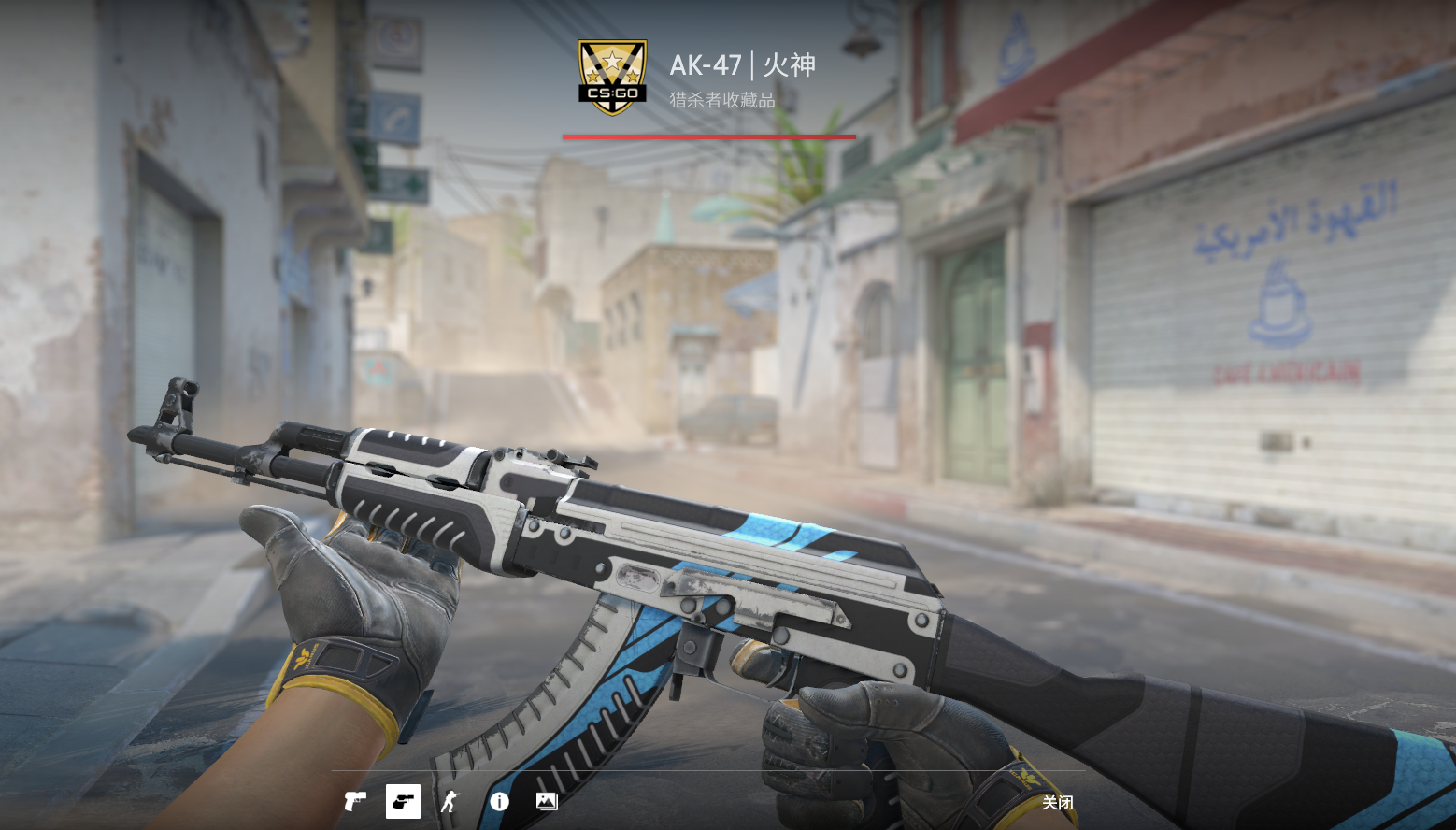Switch to the pistol weapon-only inspect view

click(355, 802)
